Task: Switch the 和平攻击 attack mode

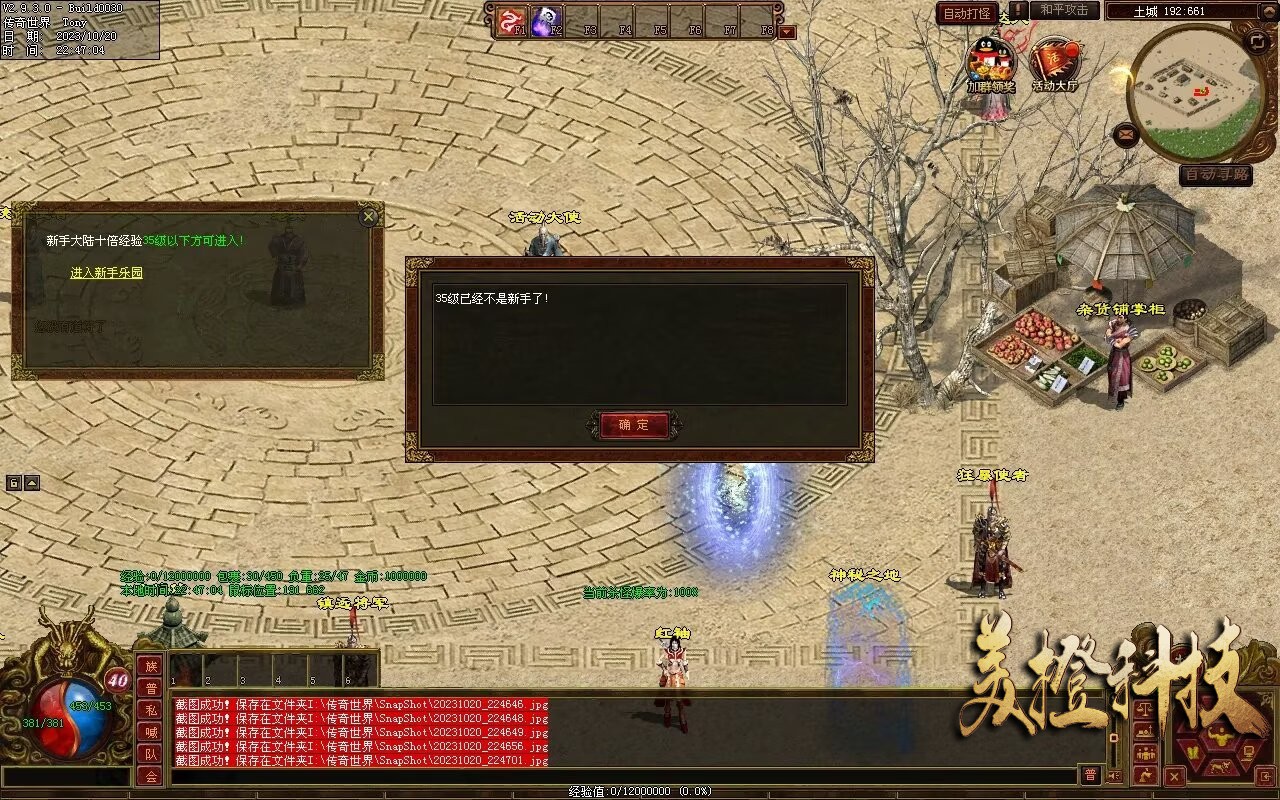Action: tap(1064, 10)
